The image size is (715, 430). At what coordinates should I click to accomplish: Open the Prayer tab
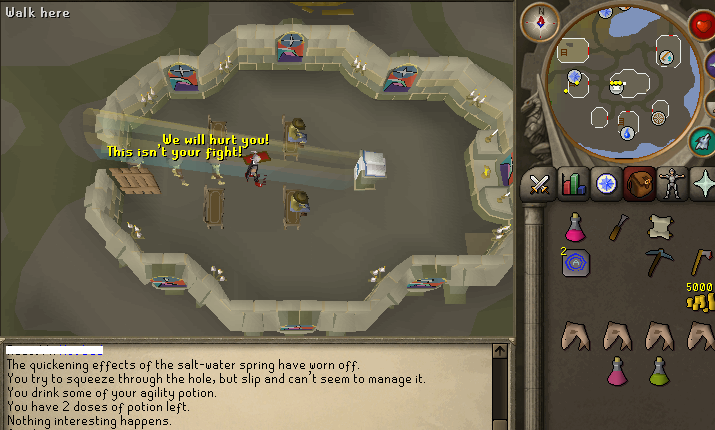tap(704, 184)
